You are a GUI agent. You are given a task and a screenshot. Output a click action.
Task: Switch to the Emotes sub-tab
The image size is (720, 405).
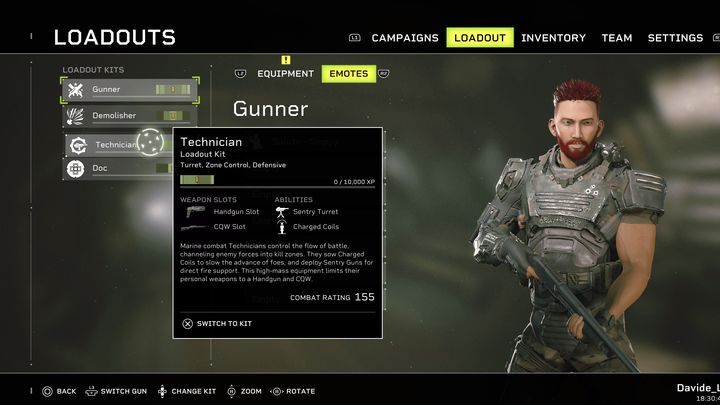point(347,74)
